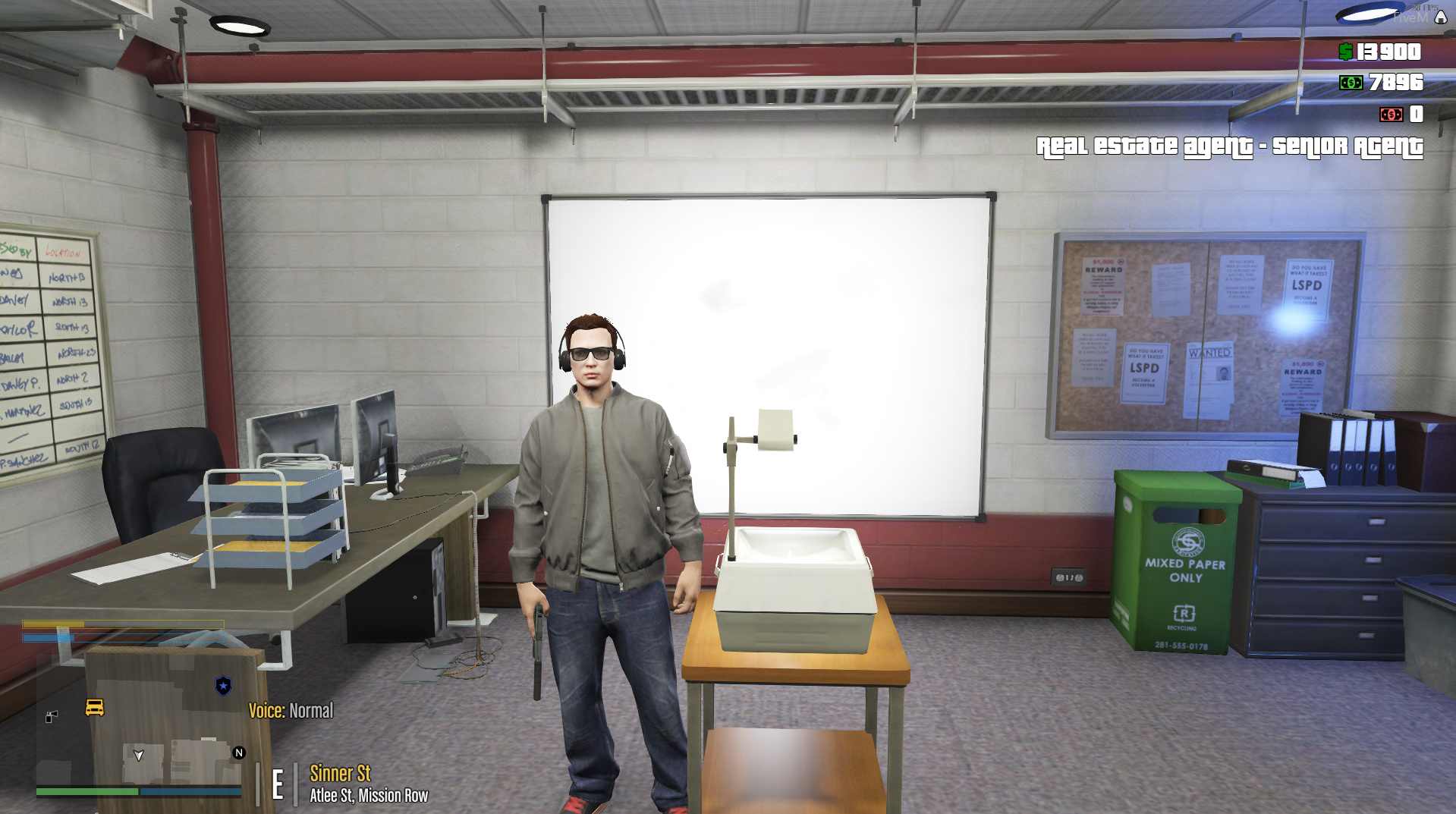Select the Real Estate Agent - Senior Agent job title
The image size is (1456, 814).
point(1231,146)
